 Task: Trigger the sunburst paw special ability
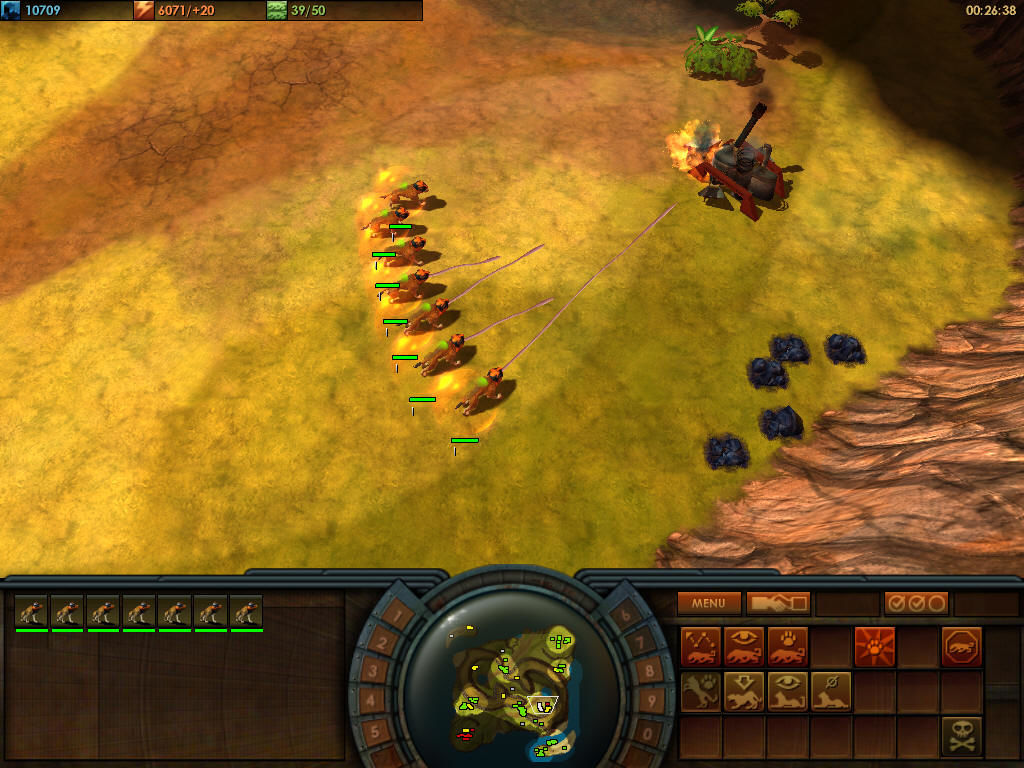[874, 647]
